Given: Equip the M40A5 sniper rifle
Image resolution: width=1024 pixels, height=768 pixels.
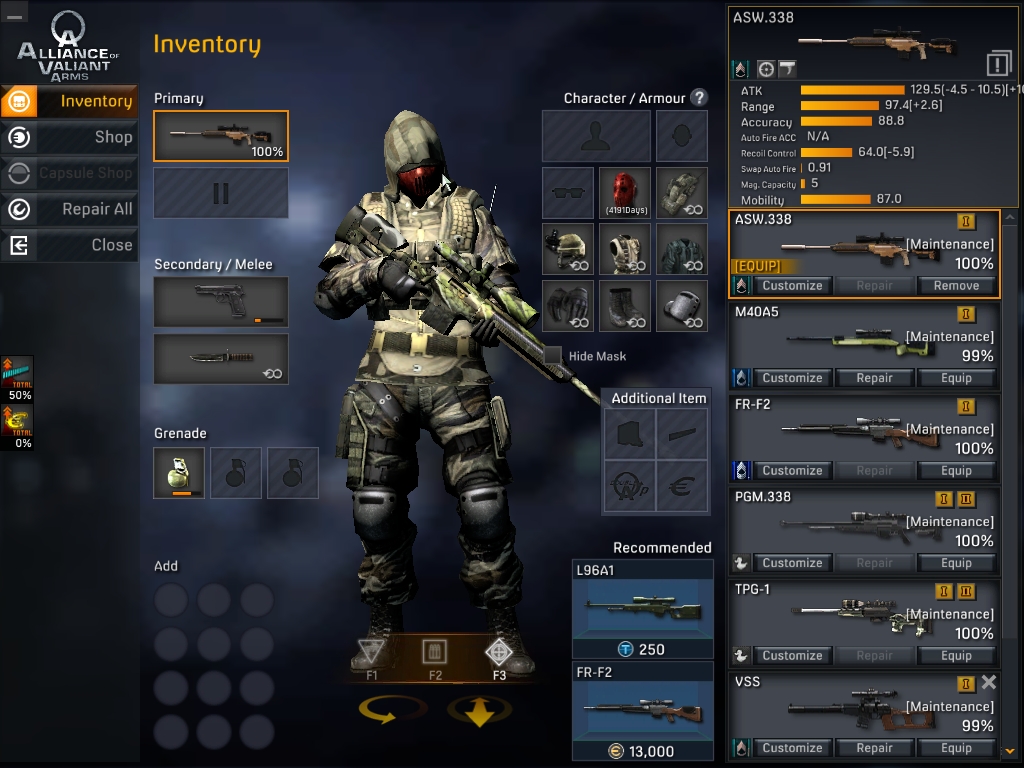Looking at the screenshot, I should coord(956,378).
